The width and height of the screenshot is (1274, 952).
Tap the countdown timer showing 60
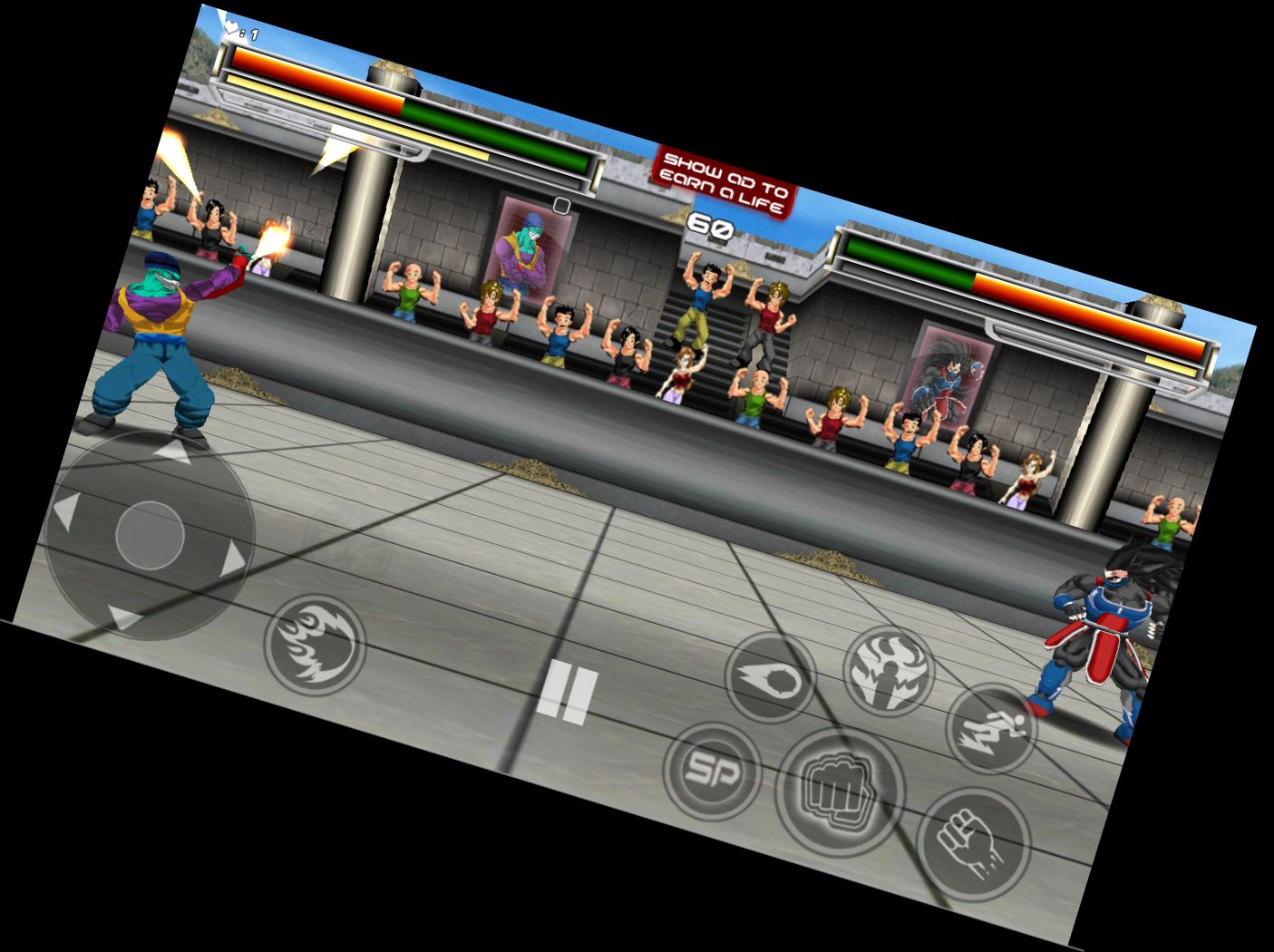pos(711,225)
